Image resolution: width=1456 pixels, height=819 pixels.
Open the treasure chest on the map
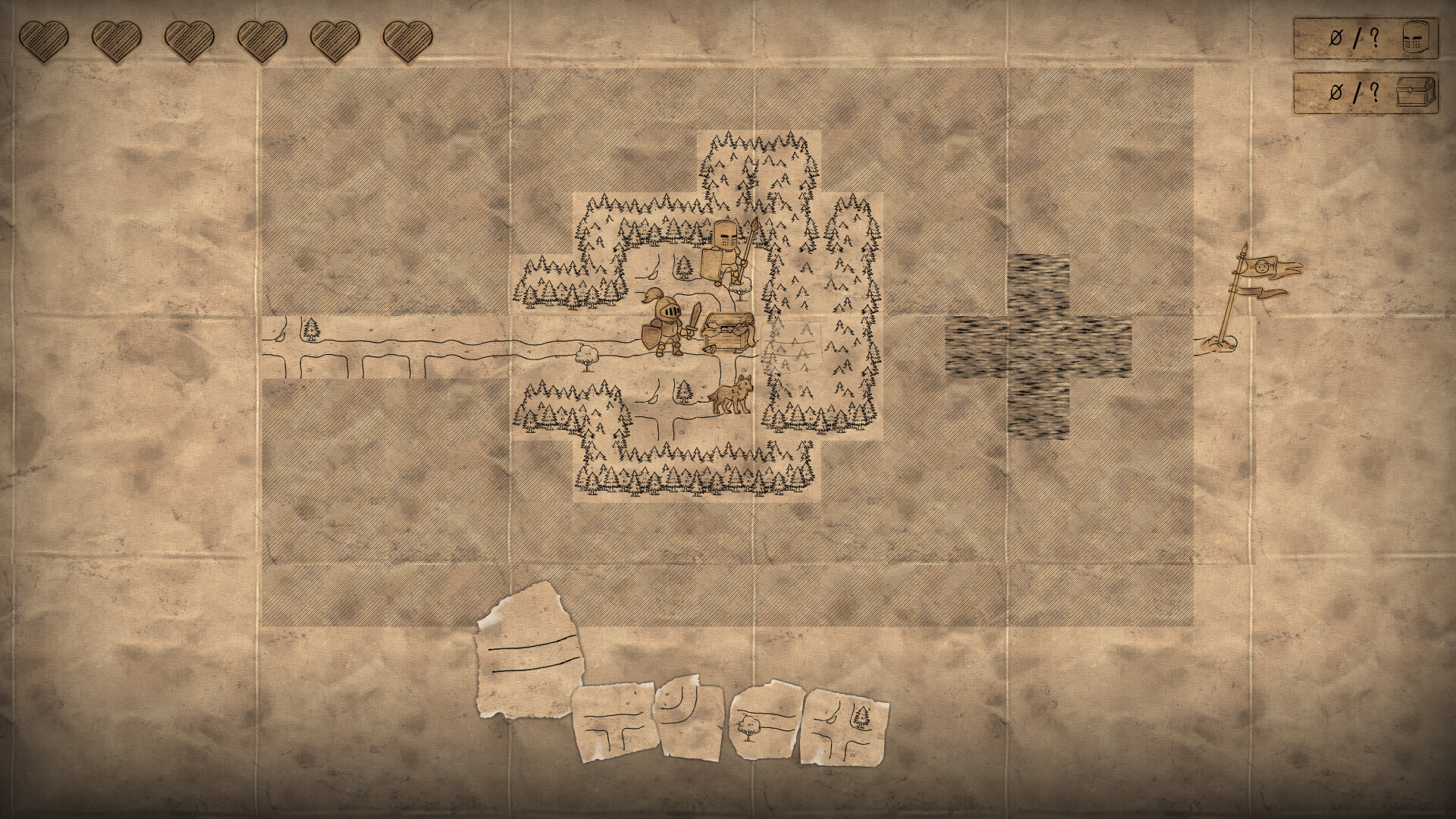726,331
